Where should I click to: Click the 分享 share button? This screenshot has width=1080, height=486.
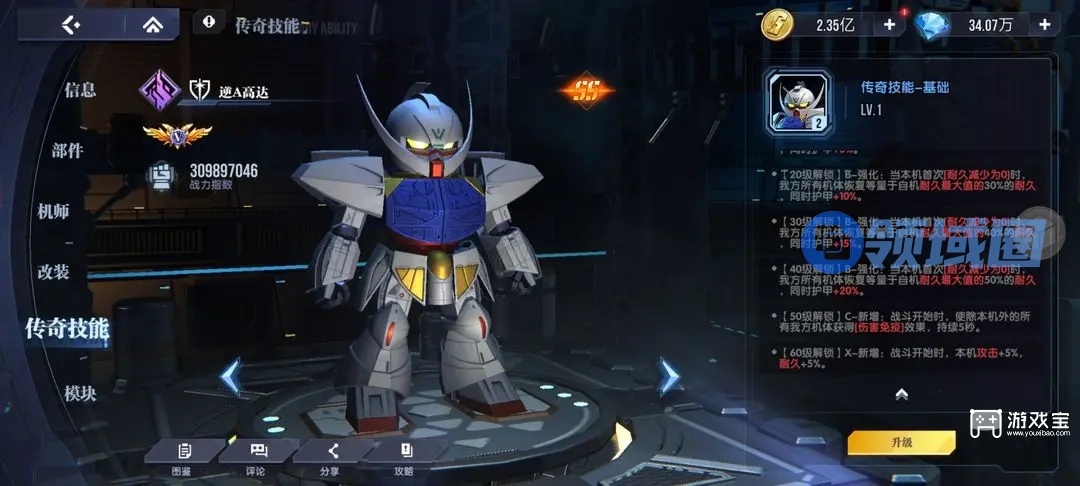pyautogui.click(x=331, y=456)
